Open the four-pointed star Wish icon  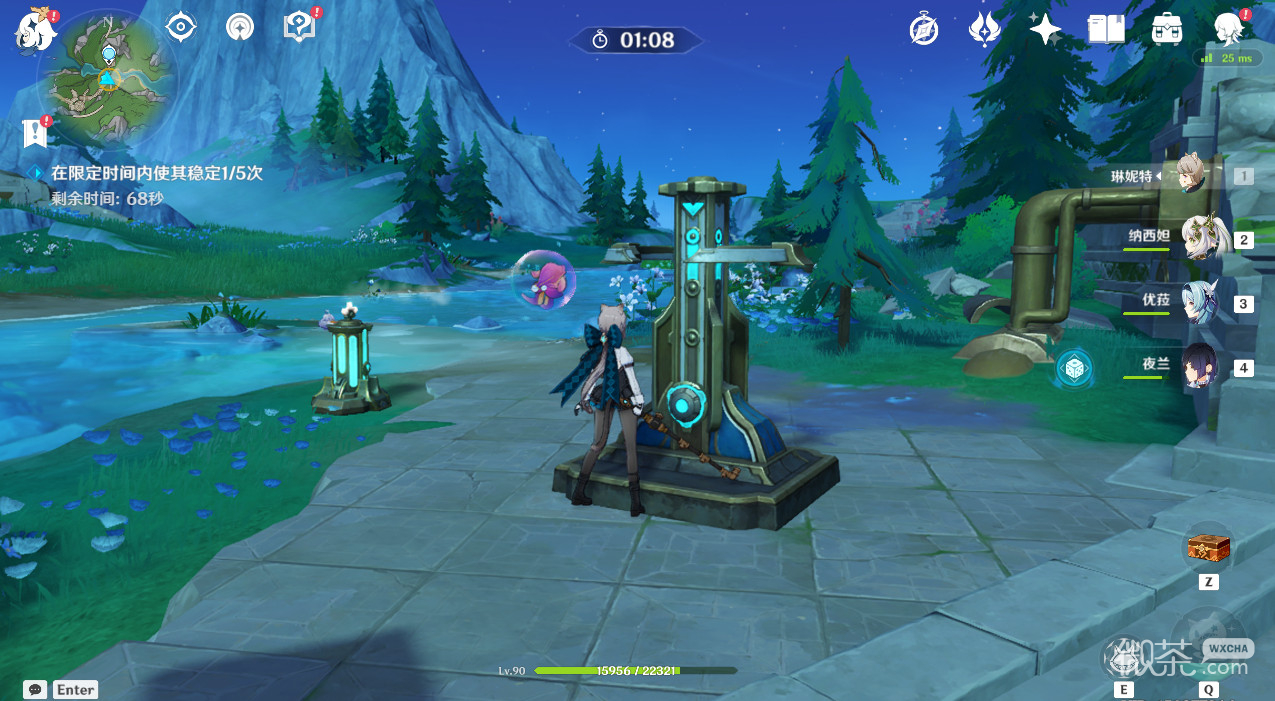click(x=1045, y=29)
